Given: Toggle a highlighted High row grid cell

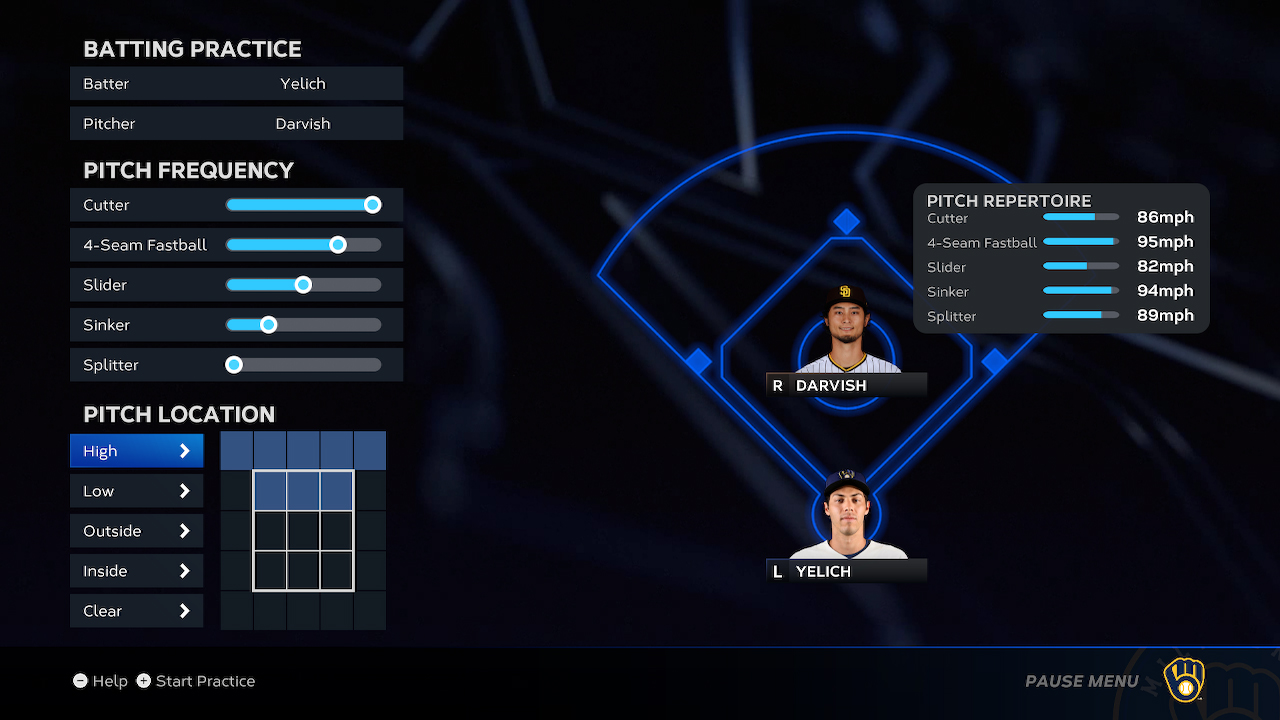Looking at the screenshot, I should [x=303, y=450].
